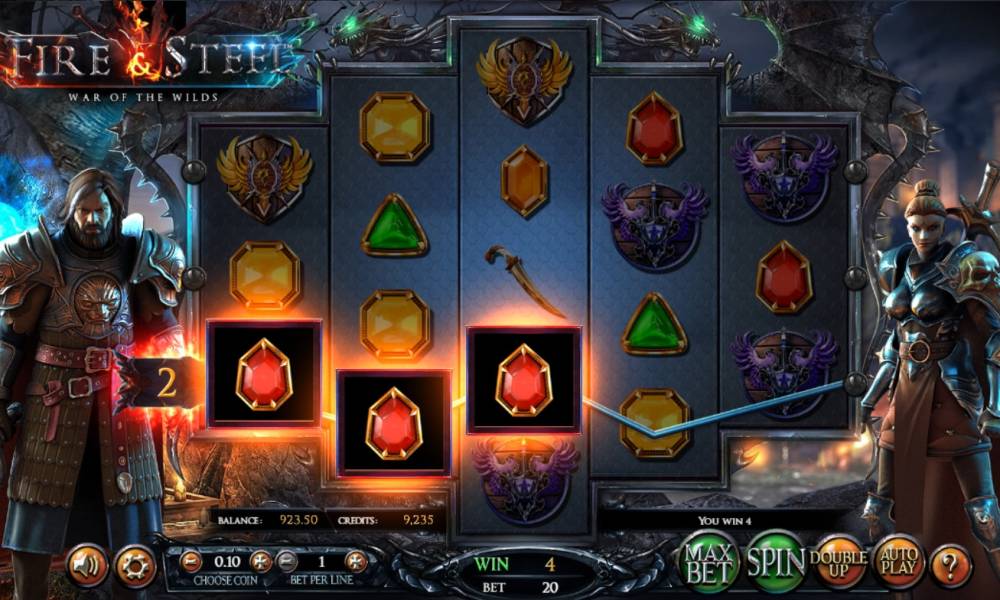
Task: Gamble the win with Double Up
Action: click(x=837, y=564)
